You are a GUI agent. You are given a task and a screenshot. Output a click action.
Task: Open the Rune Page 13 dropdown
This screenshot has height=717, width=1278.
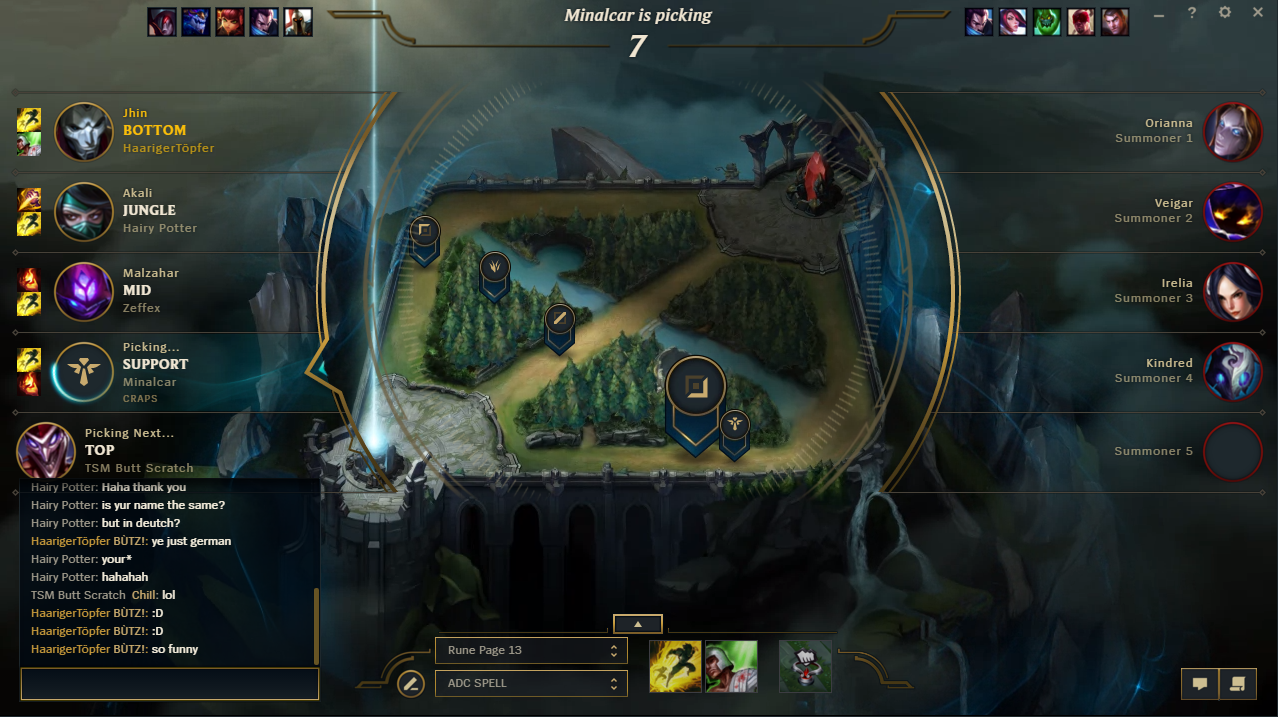pos(531,650)
